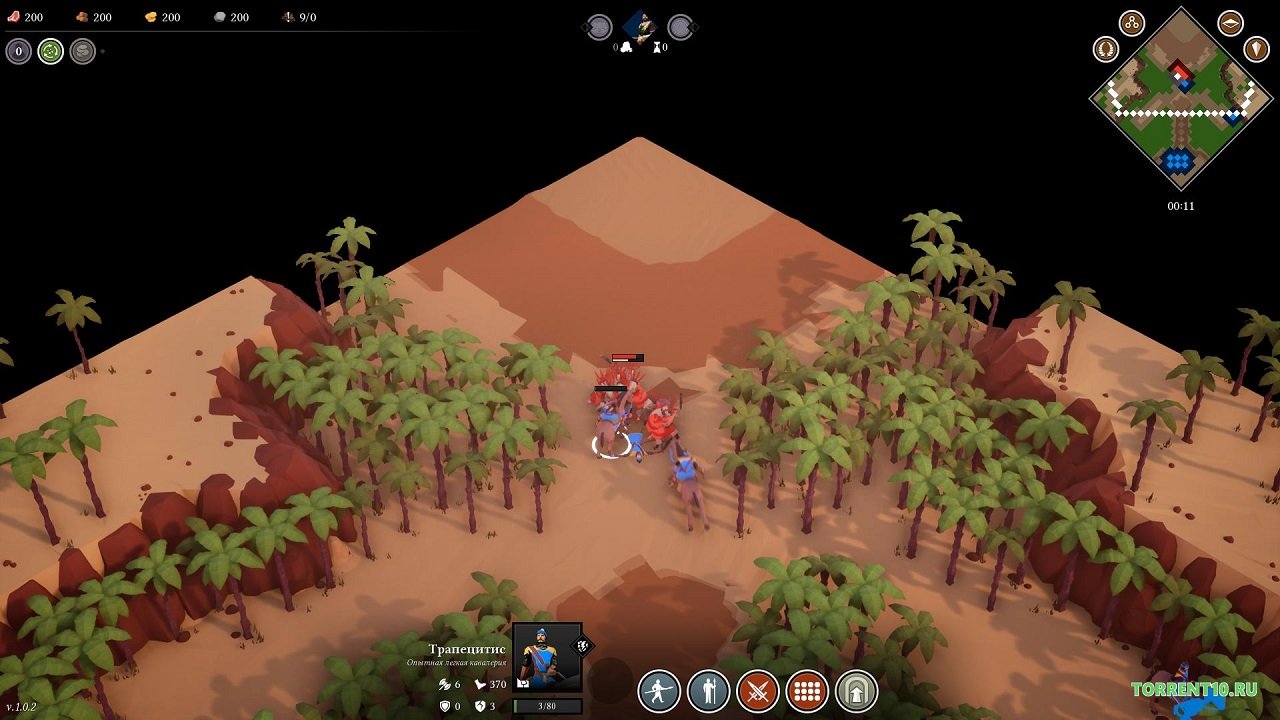Click the minimap terrain view
This screenshot has width=1280, height=720.
1180,99
